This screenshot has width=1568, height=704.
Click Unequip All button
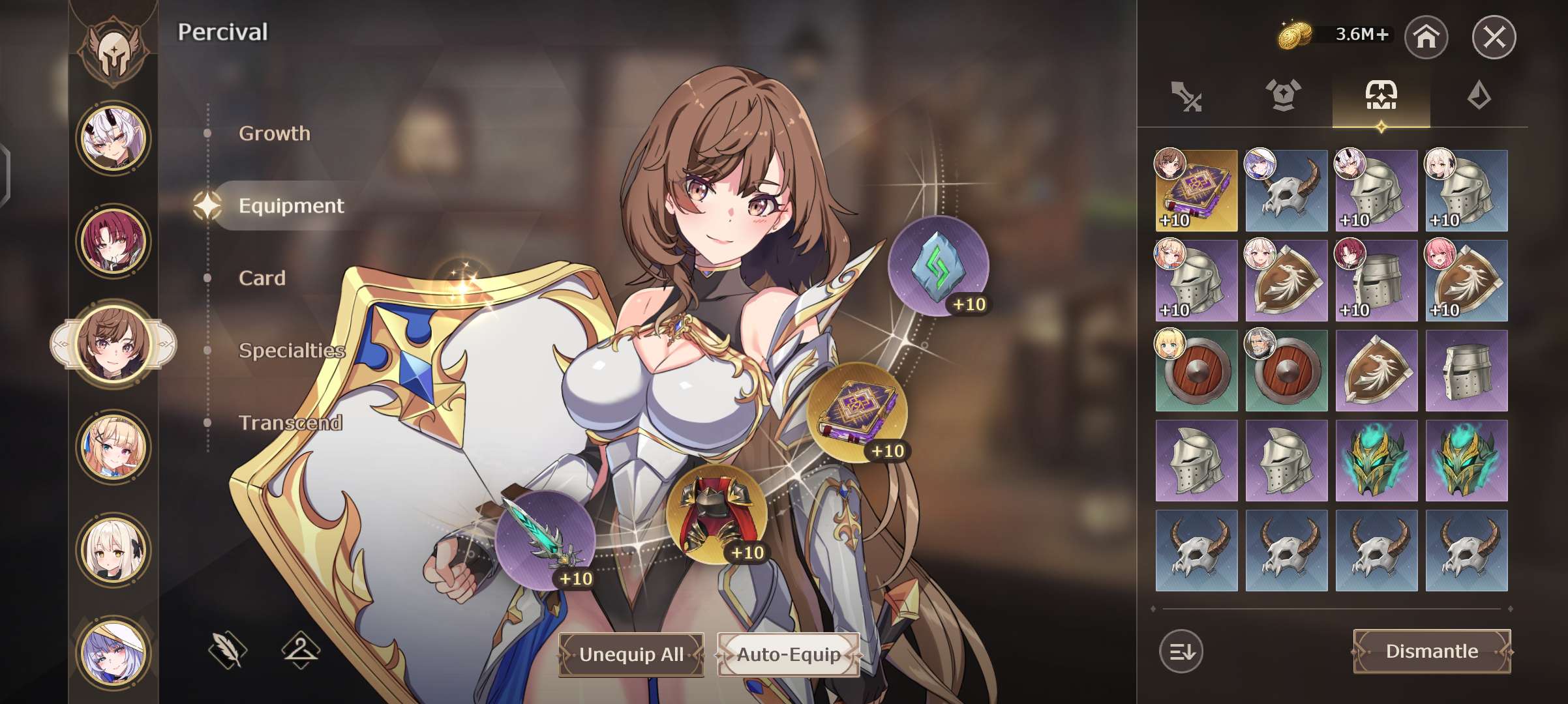(x=631, y=654)
